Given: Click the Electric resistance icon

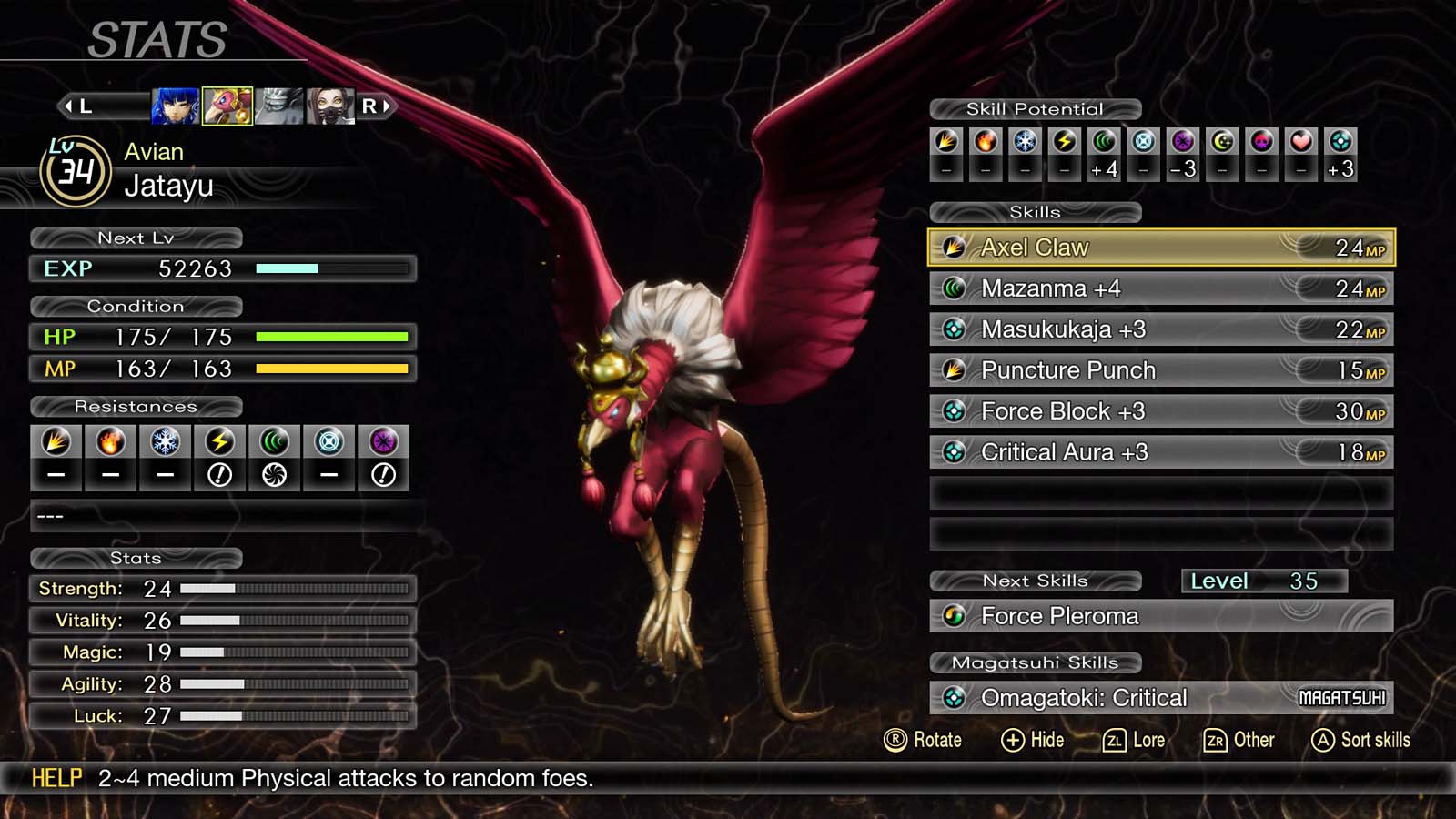Looking at the screenshot, I should click(218, 441).
